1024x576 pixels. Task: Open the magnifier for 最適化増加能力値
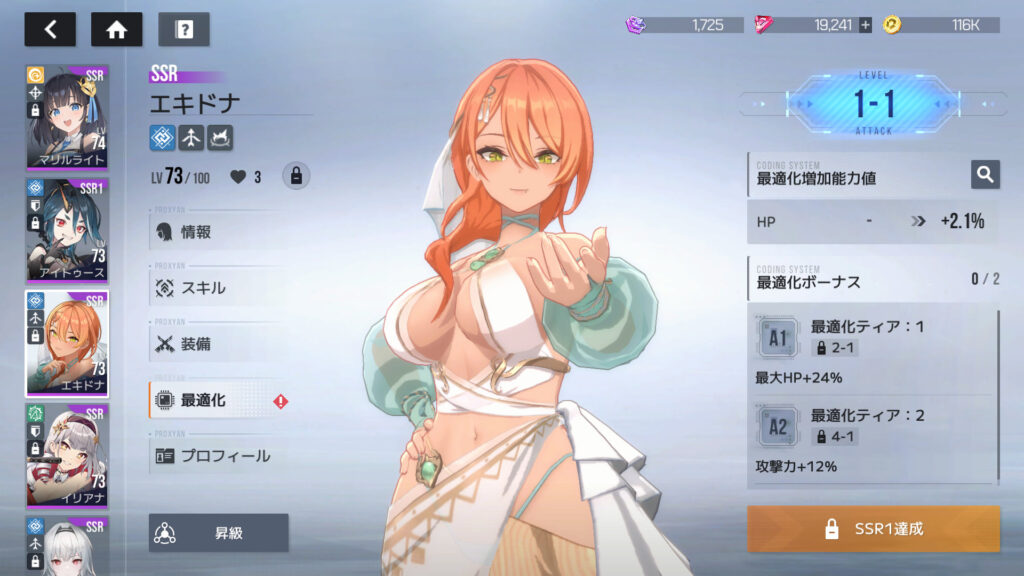point(985,175)
